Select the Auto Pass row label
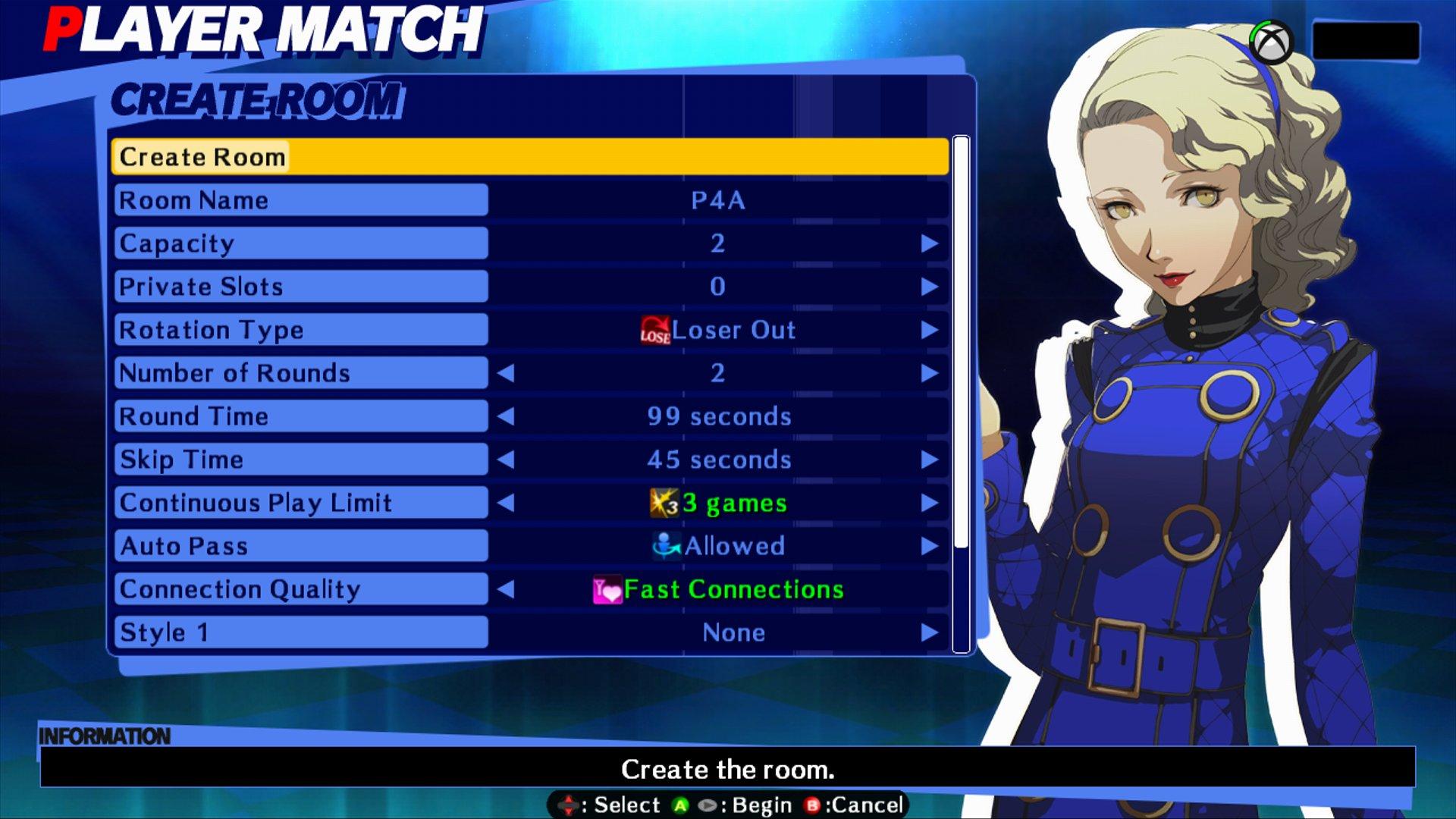The height and width of the screenshot is (819, 1456). click(300, 546)
